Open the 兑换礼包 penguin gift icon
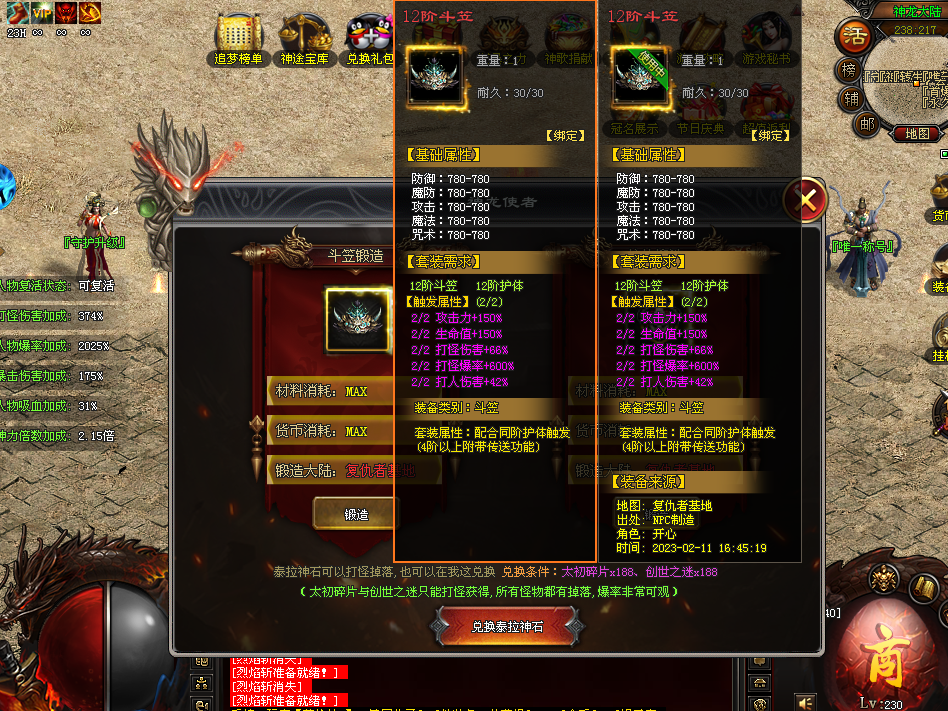The height and width of the screenshot is (711, 948). tap(370, 34)
